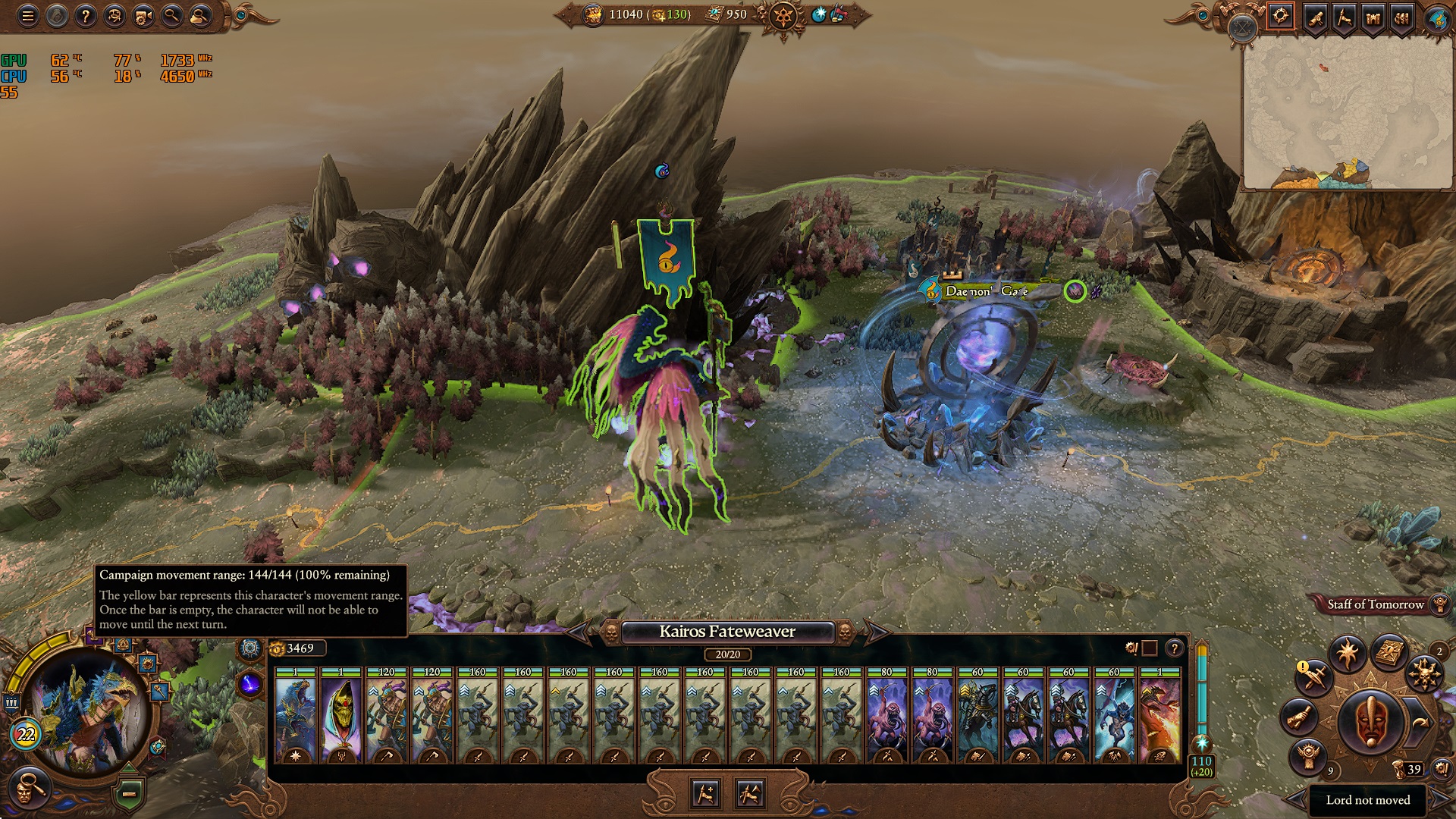
Task: Collapse the army panel with the minus button
Action: pyautogui.click(x=130, y=793)
